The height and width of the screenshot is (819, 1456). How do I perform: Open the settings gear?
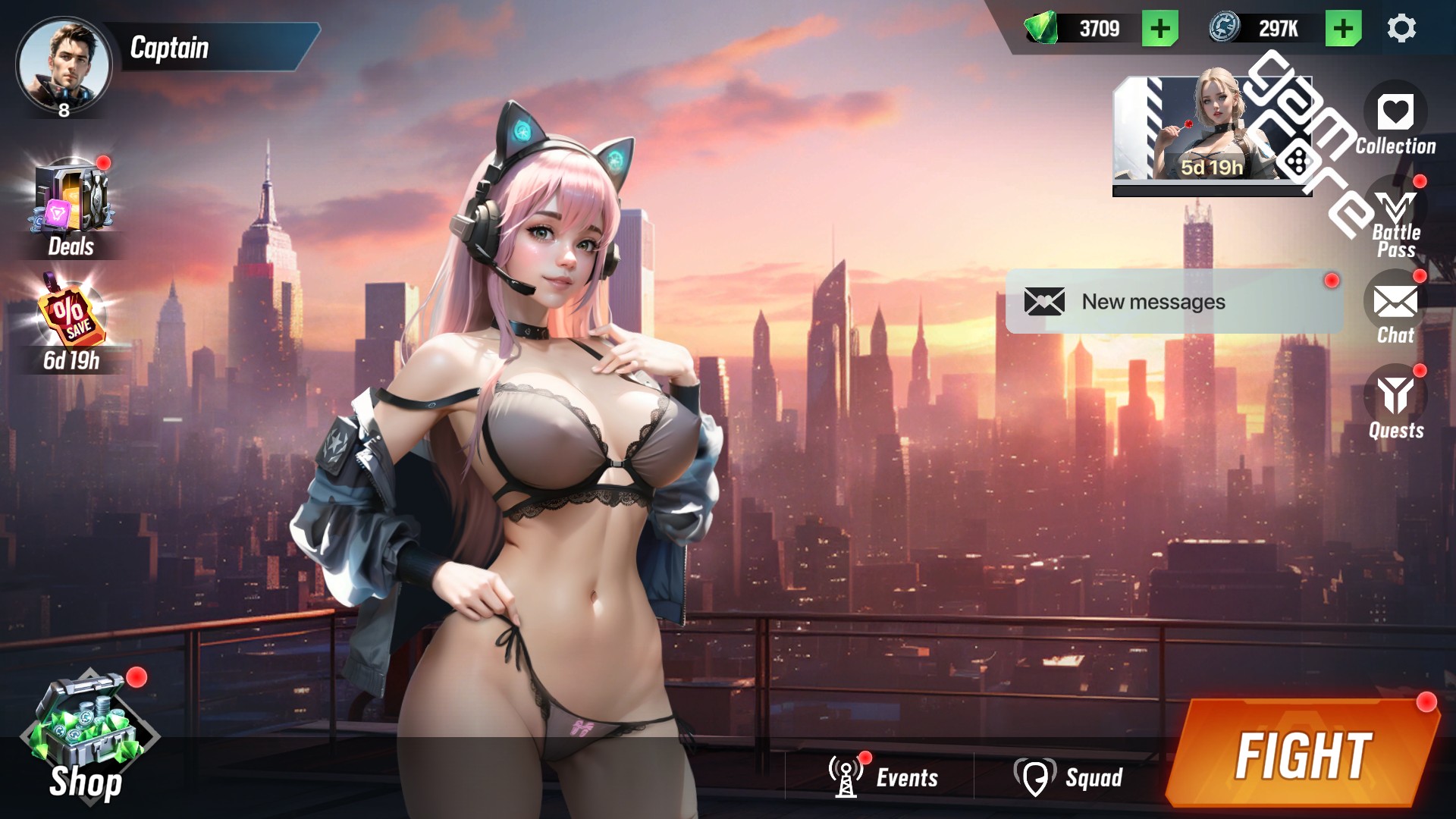tap(1401, 29)
